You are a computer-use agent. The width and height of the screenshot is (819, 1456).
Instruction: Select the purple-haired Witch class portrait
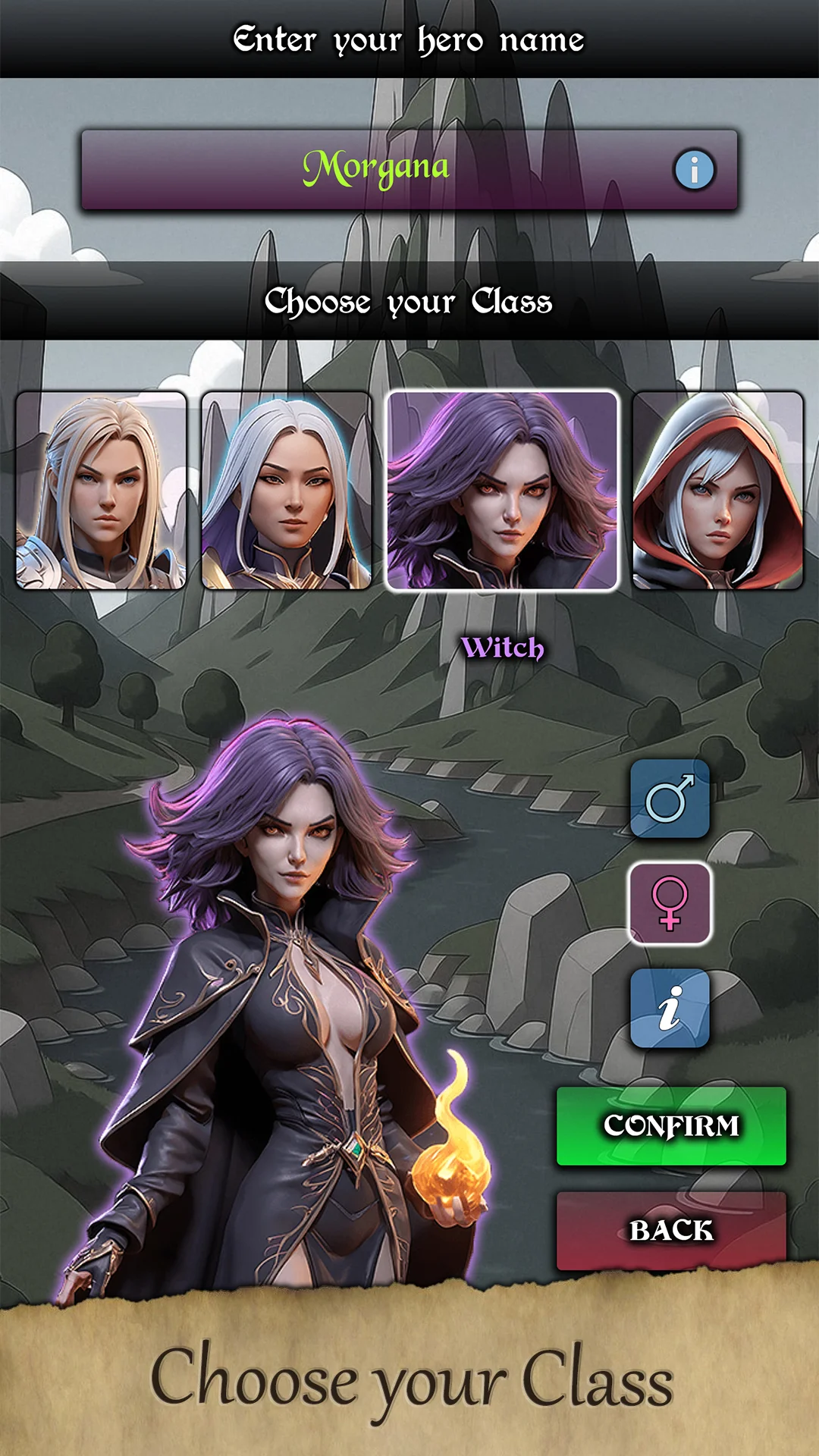coord(502,491)
